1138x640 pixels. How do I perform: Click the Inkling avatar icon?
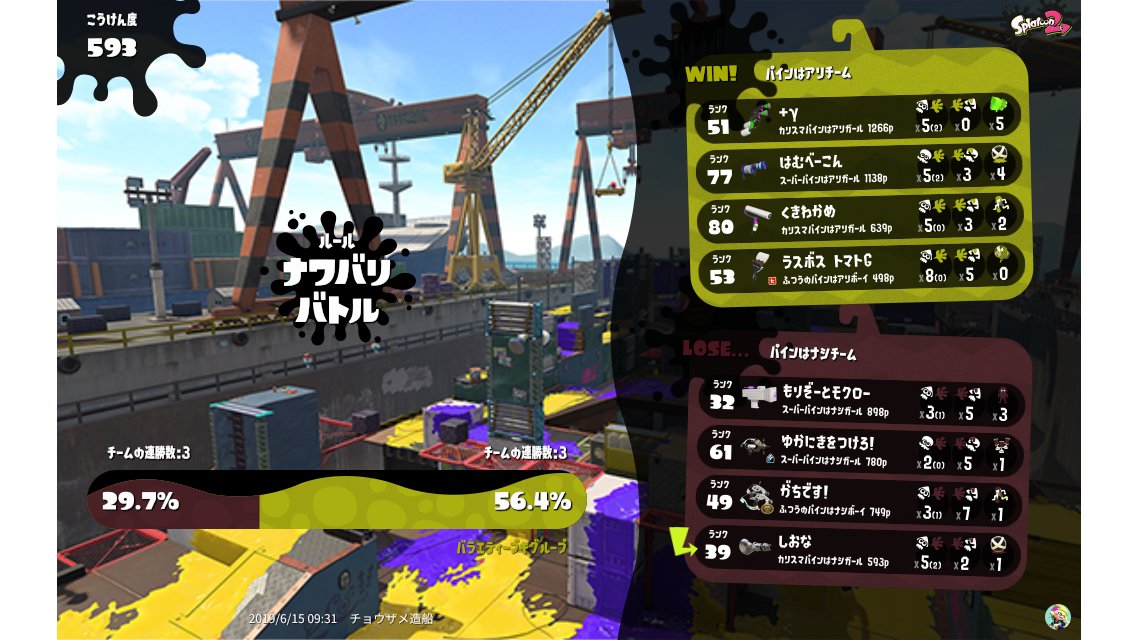[x=1057, y=616]
